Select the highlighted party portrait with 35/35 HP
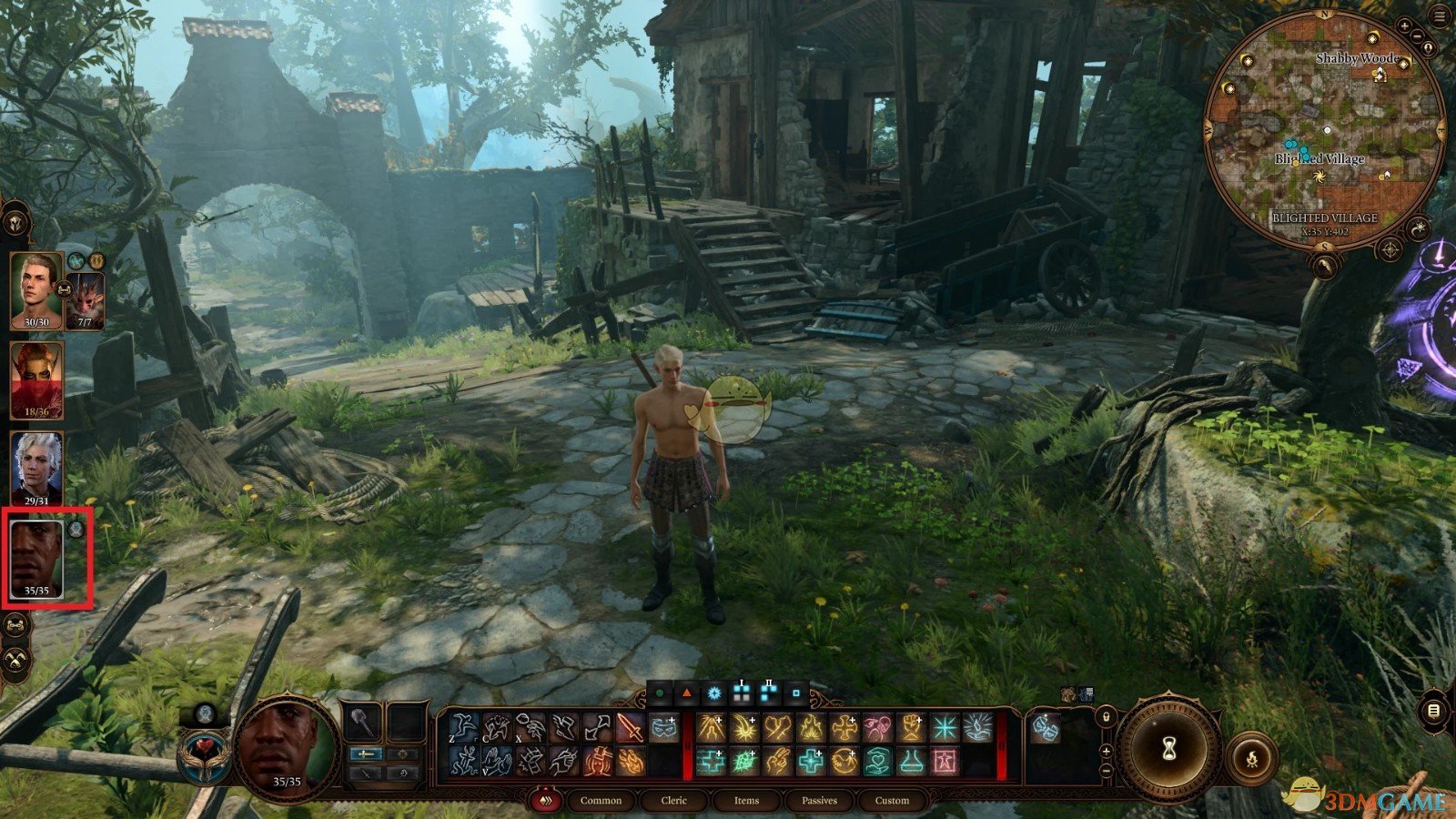This screenshot has height=819, width=1456. click(36, 558)
